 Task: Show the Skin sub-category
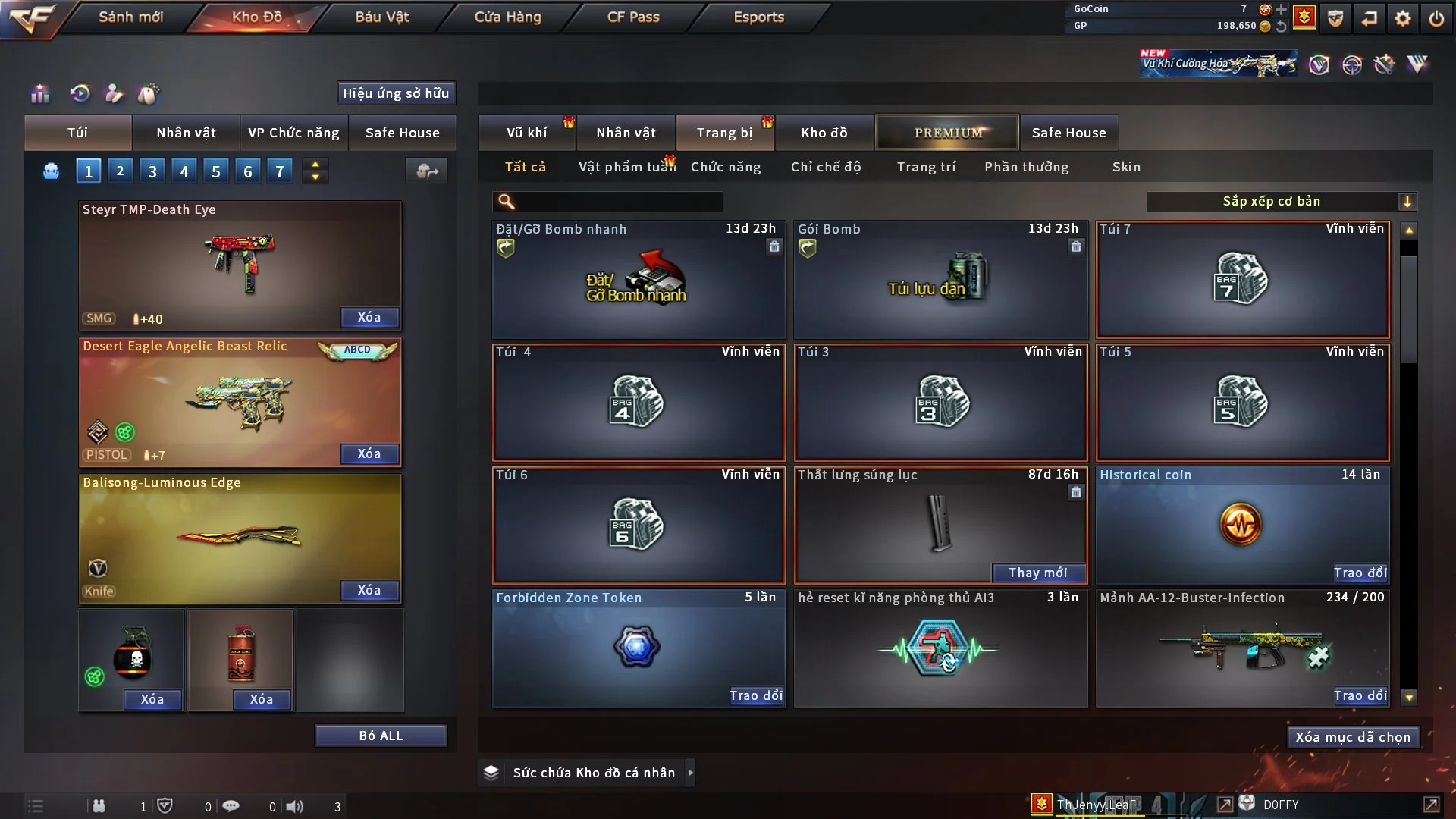click(1126, 167)
